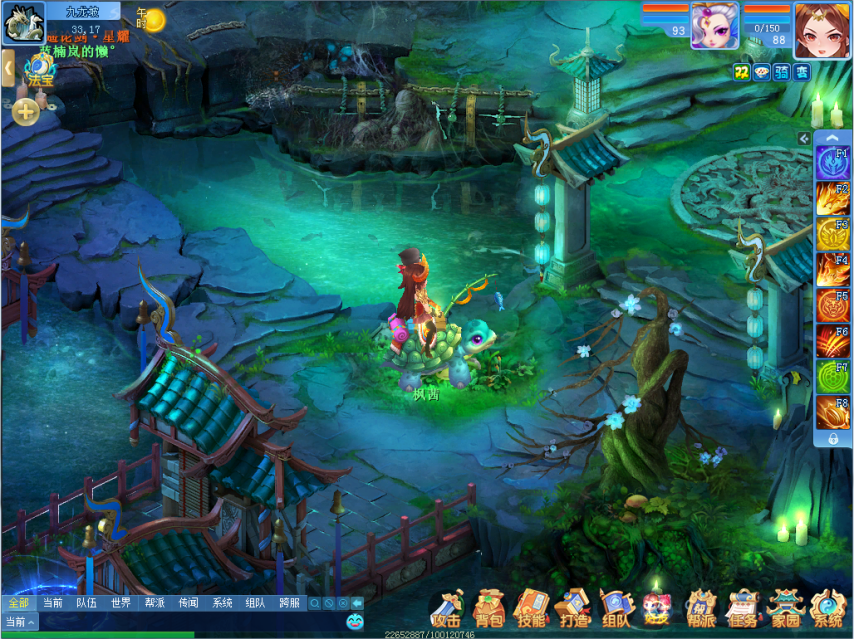The image size is (854, 639).
Task: Select the 帮派 guild chat tab
Action: [x=155, y=603]
